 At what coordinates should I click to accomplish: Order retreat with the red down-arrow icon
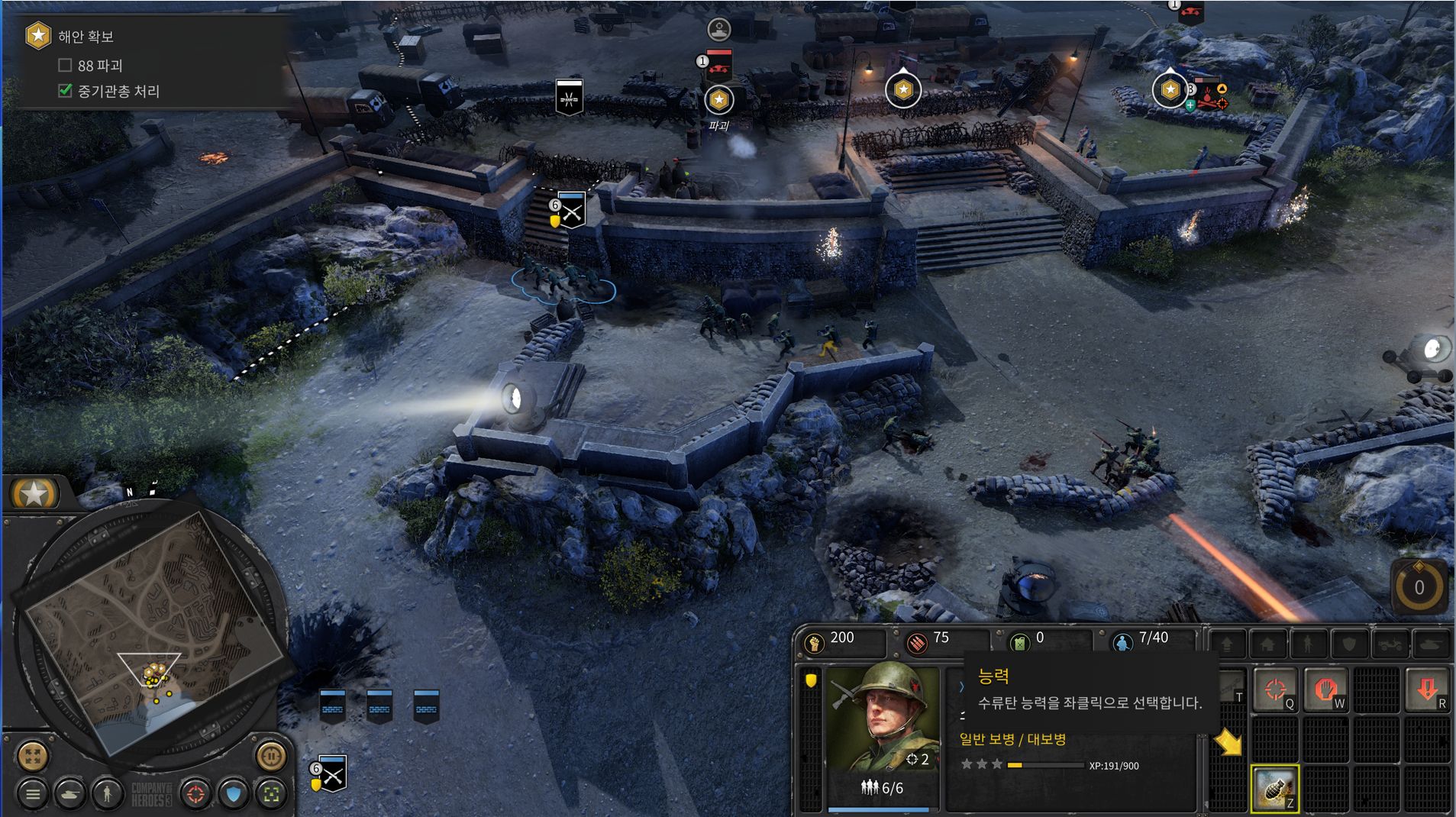[1426, 689]
